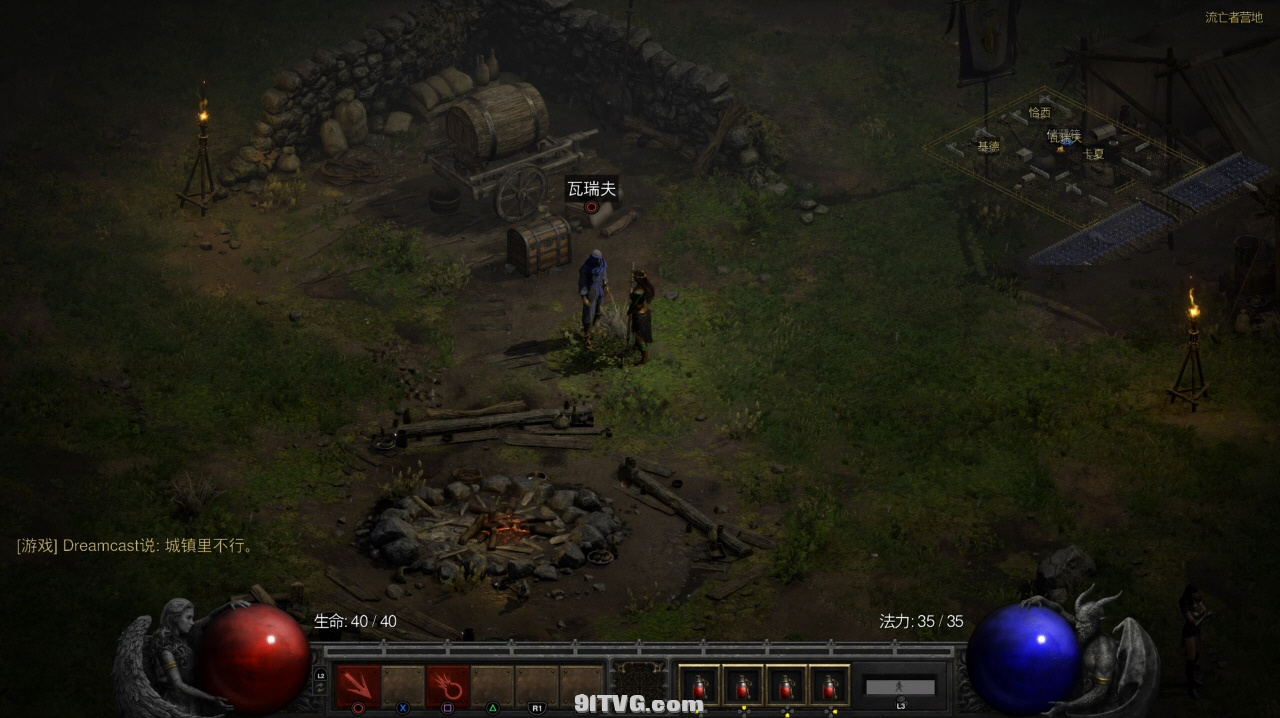The height and width of the screenshot is (718, 1280).
Task: Click the 瓦瑞夫 name label
Action: click(592, 189)
